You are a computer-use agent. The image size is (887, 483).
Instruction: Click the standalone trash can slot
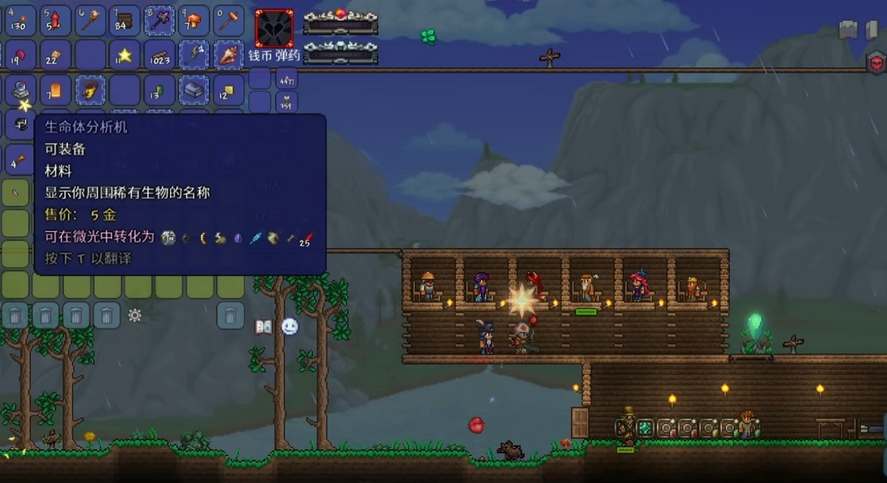pyautogui.click(x=230, y=315)
